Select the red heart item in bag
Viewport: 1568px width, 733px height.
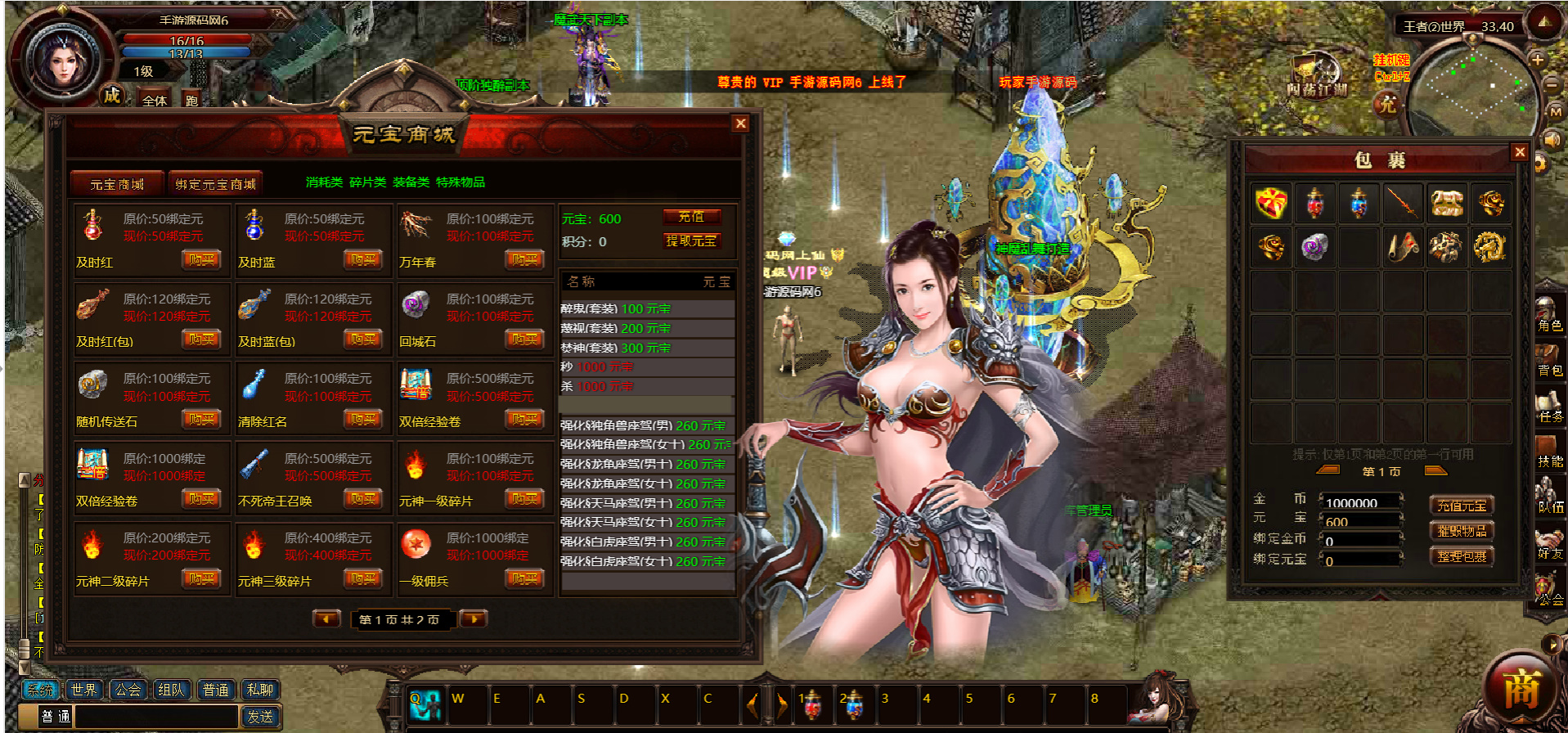(1271, 203)
